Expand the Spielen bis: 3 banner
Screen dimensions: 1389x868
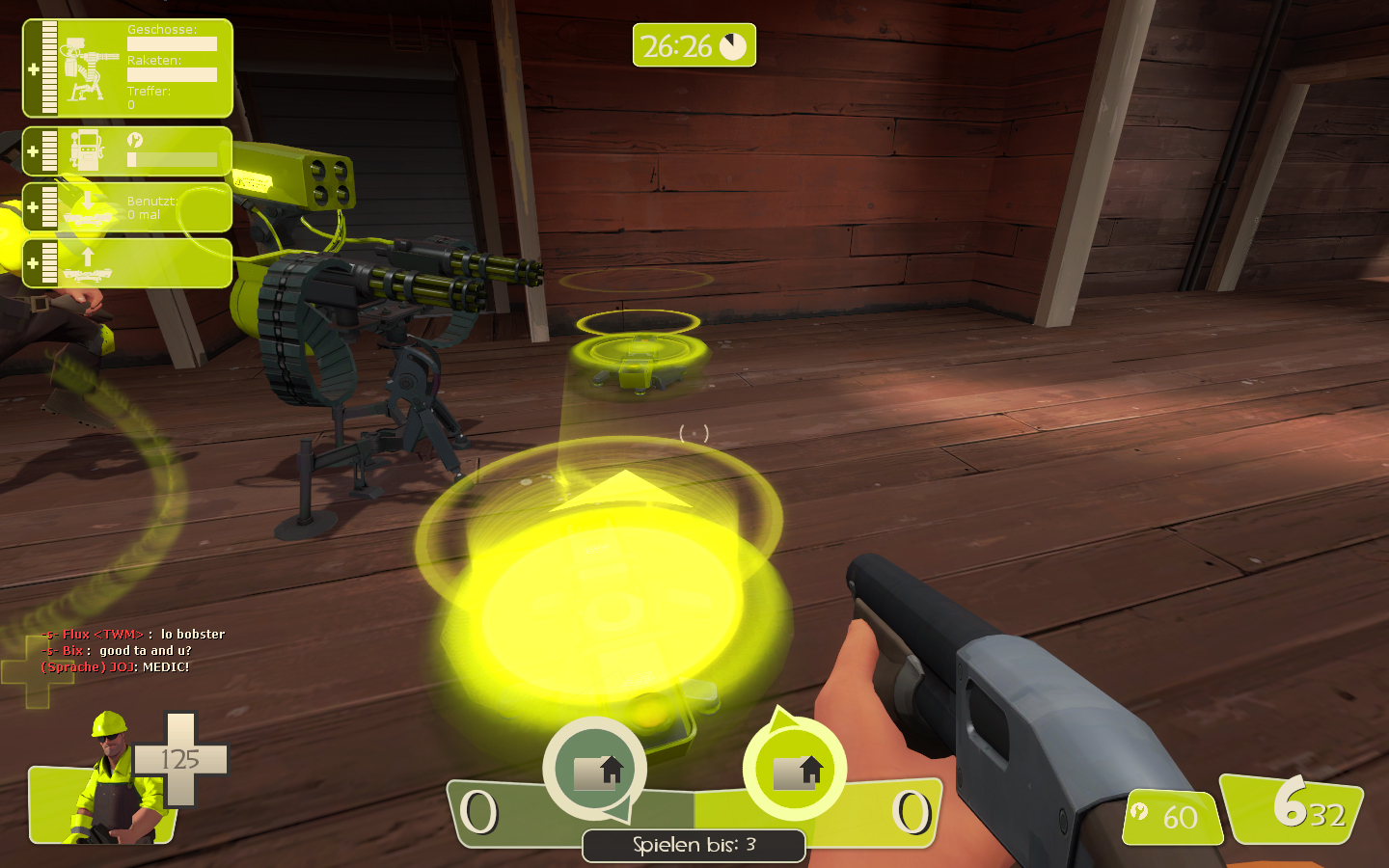[x=694, y=846]
